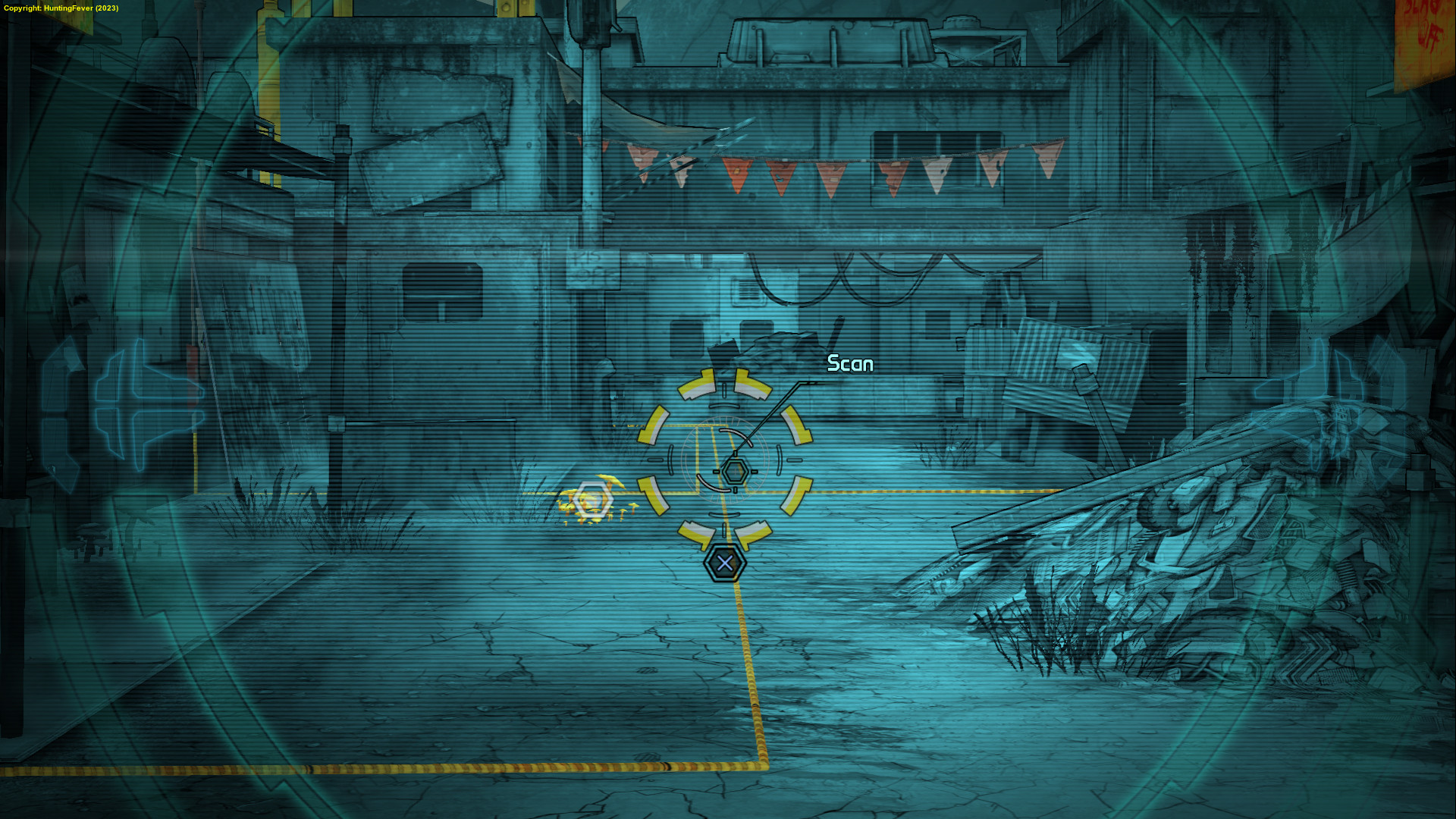Select the Scan reticle's center hexagon
The height and width of the screenshot is (819, 1456).
point(734,472)
